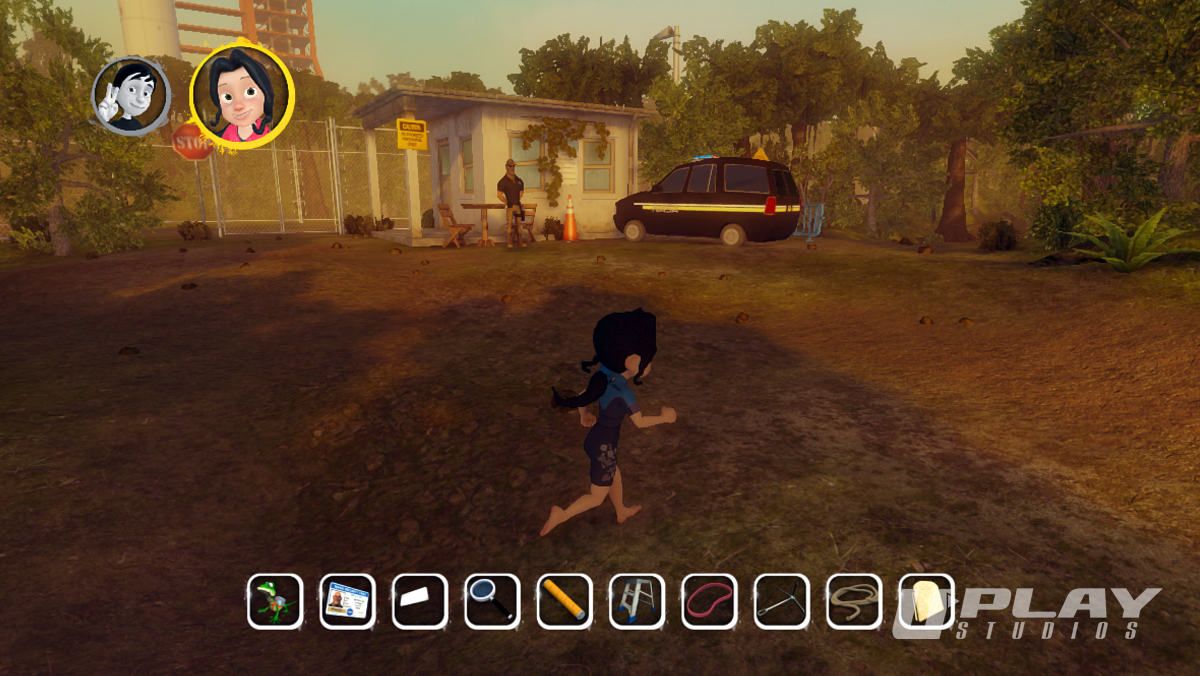Select the green gecko toy slot

point(275,601)
